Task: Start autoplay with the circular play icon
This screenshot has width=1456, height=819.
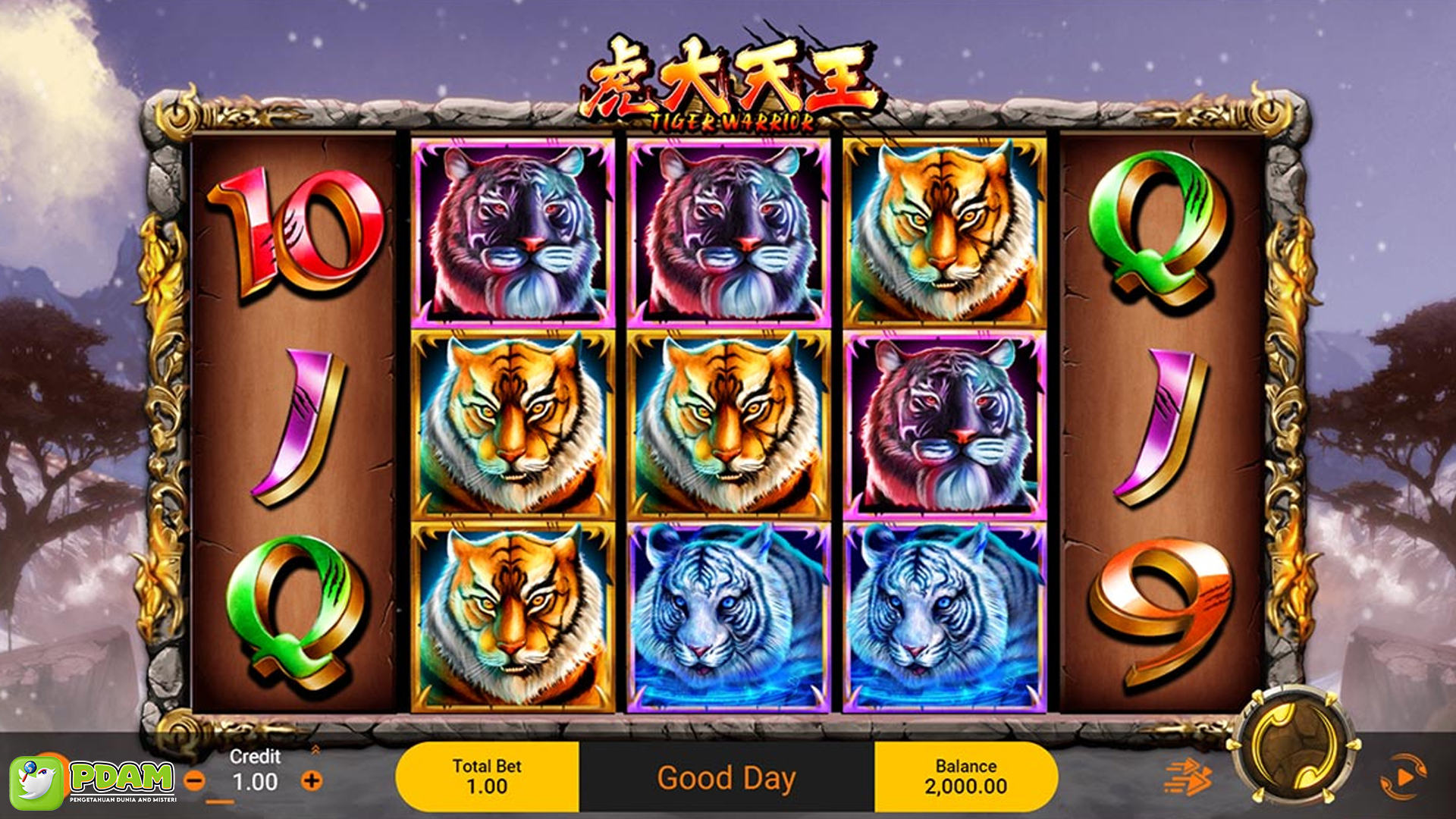Action: pyautogui.click(x=1402, y=777)
